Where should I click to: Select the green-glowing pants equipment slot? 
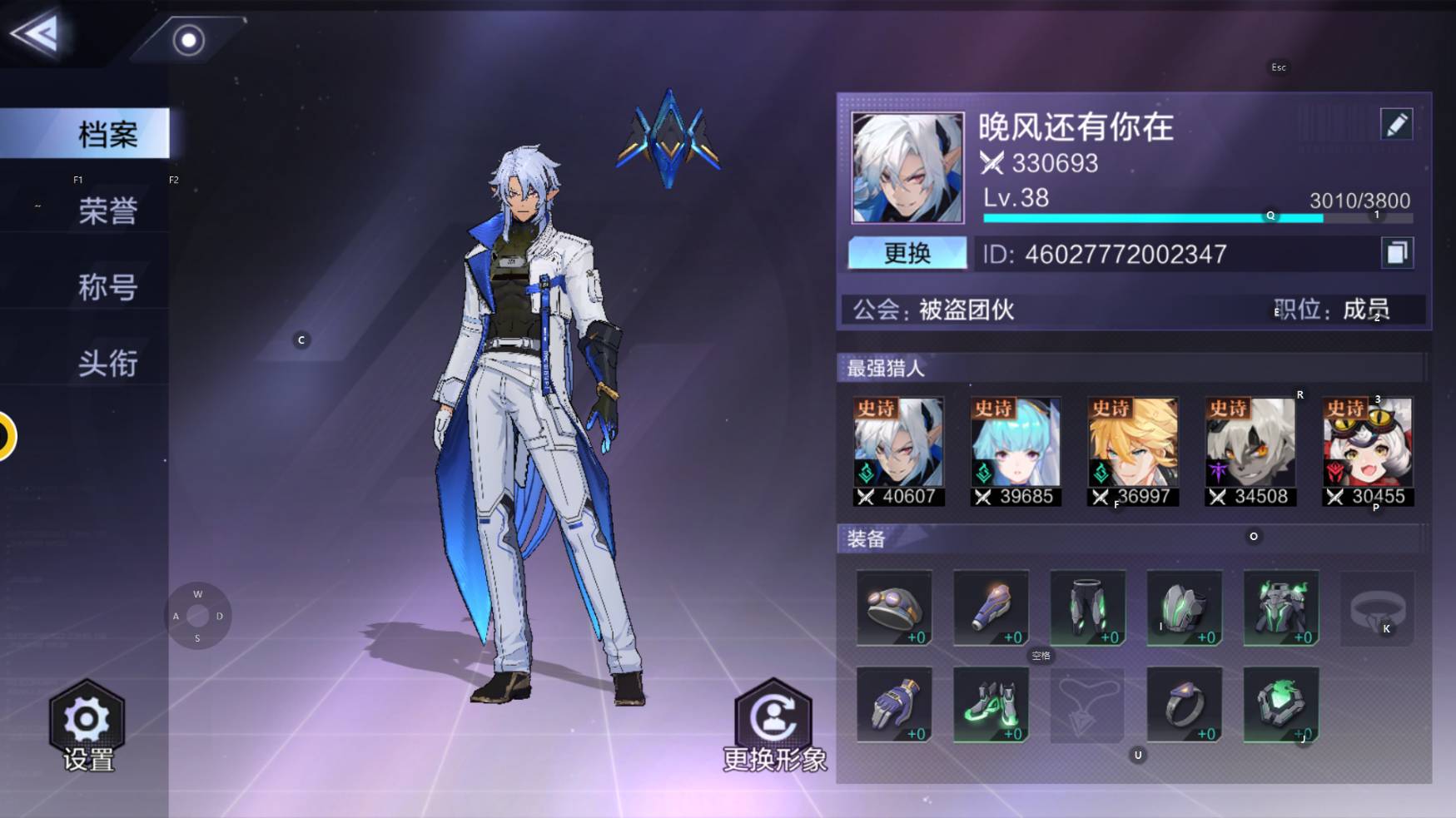[x=1087, y=607]
